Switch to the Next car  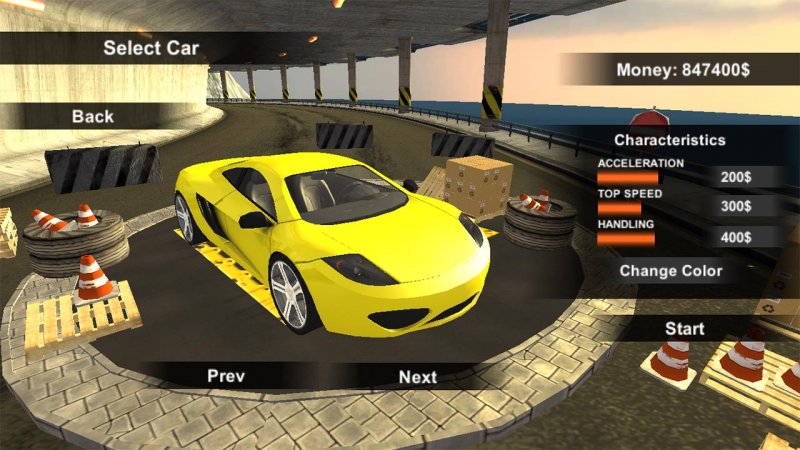coord(418,377)
